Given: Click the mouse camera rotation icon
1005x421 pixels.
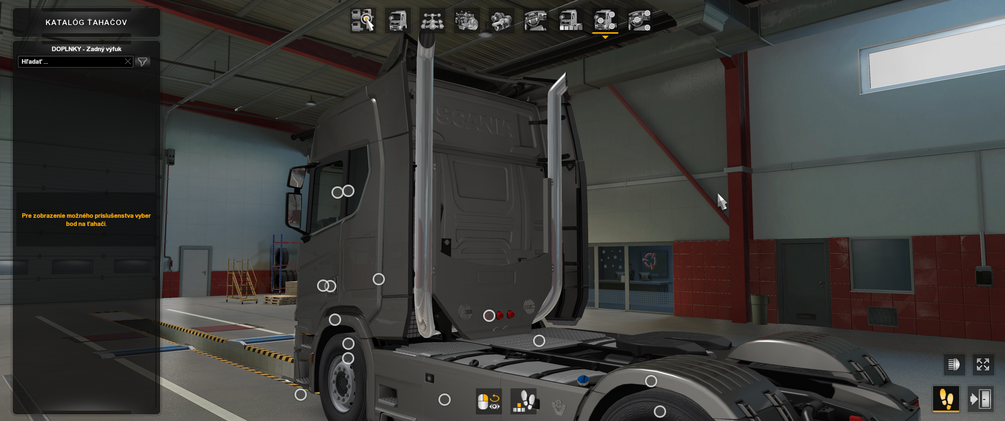Looking at the screenshot, I should pos(489,402).
